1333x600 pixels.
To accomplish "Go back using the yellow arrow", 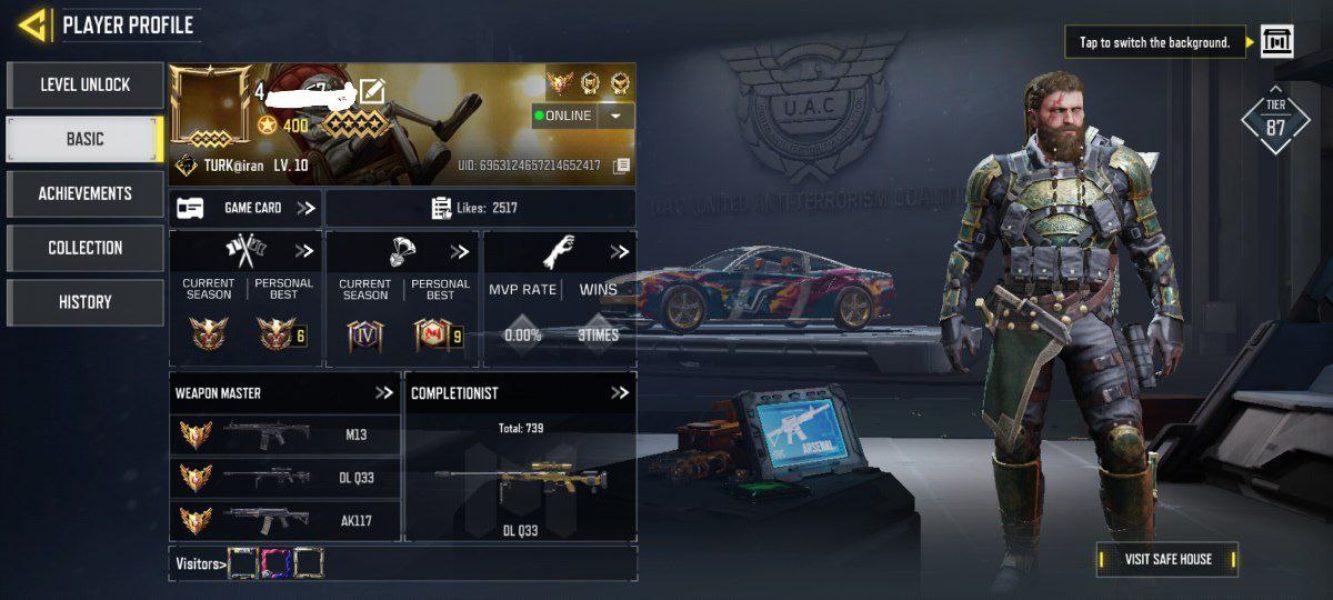I will [34, 24].
